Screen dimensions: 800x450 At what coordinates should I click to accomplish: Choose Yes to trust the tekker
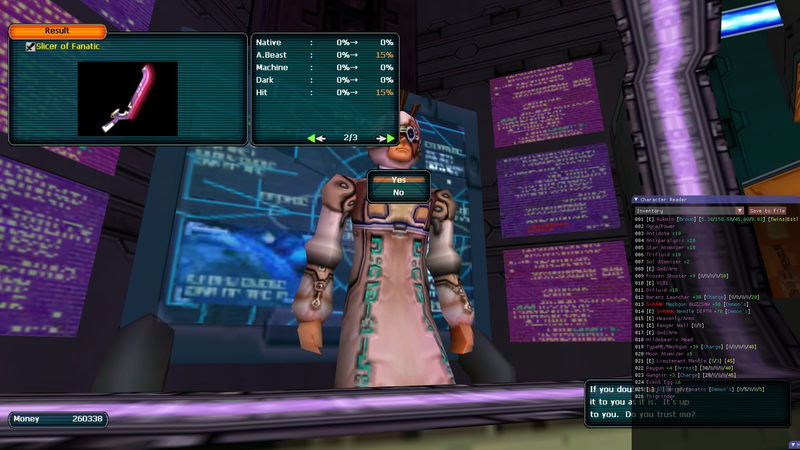[x=398, y=180]
